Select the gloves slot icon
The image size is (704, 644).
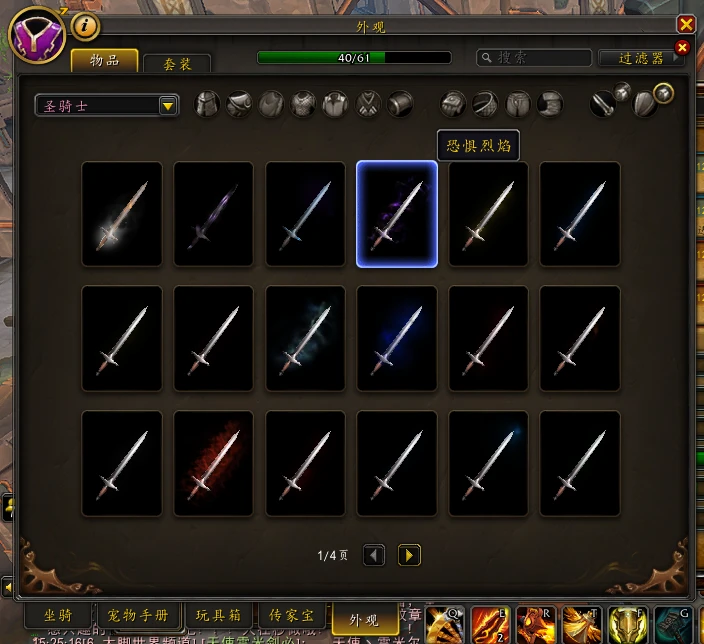pos(454,104)
